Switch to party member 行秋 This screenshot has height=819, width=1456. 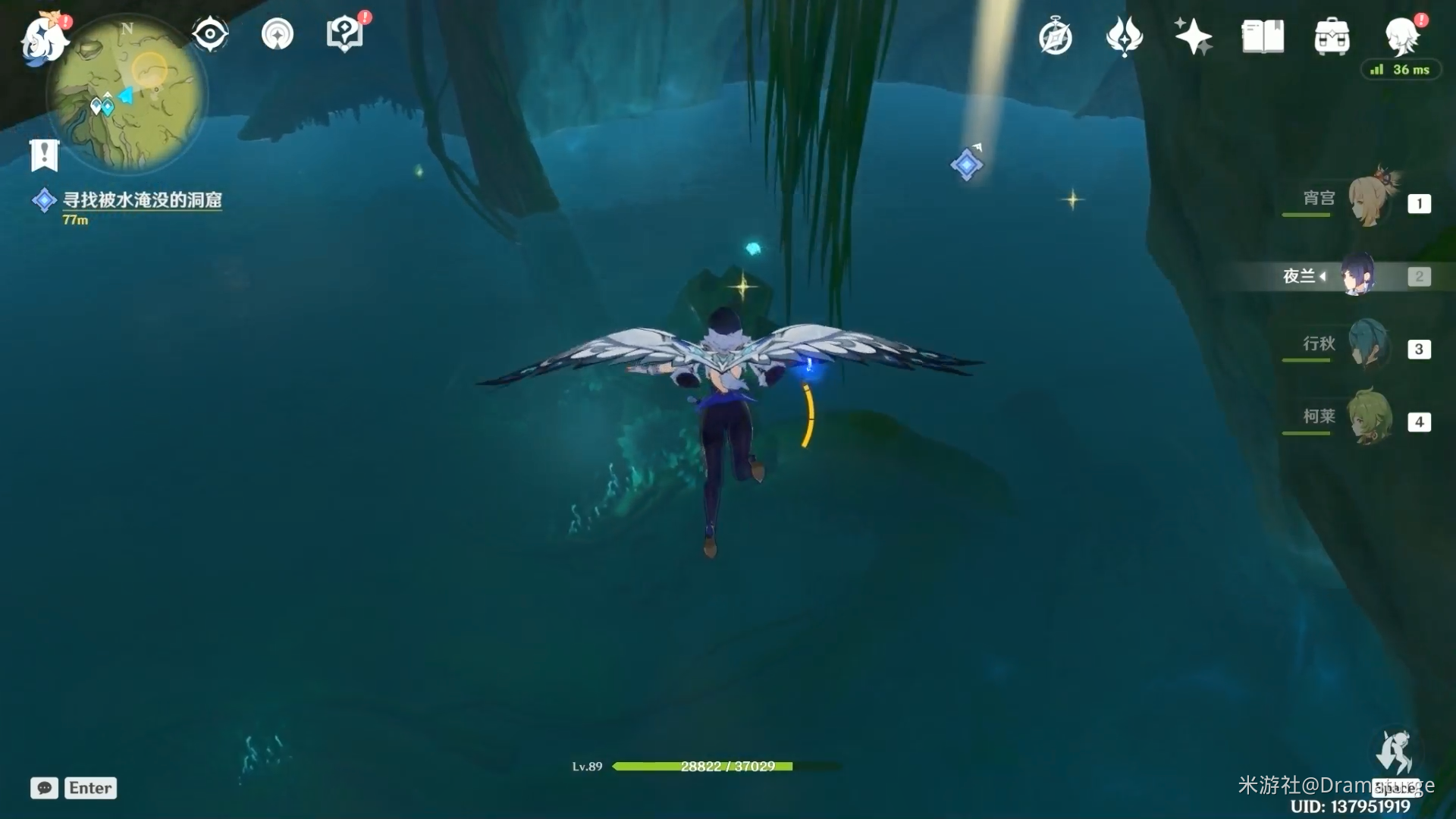click(x=1368, y=346)
